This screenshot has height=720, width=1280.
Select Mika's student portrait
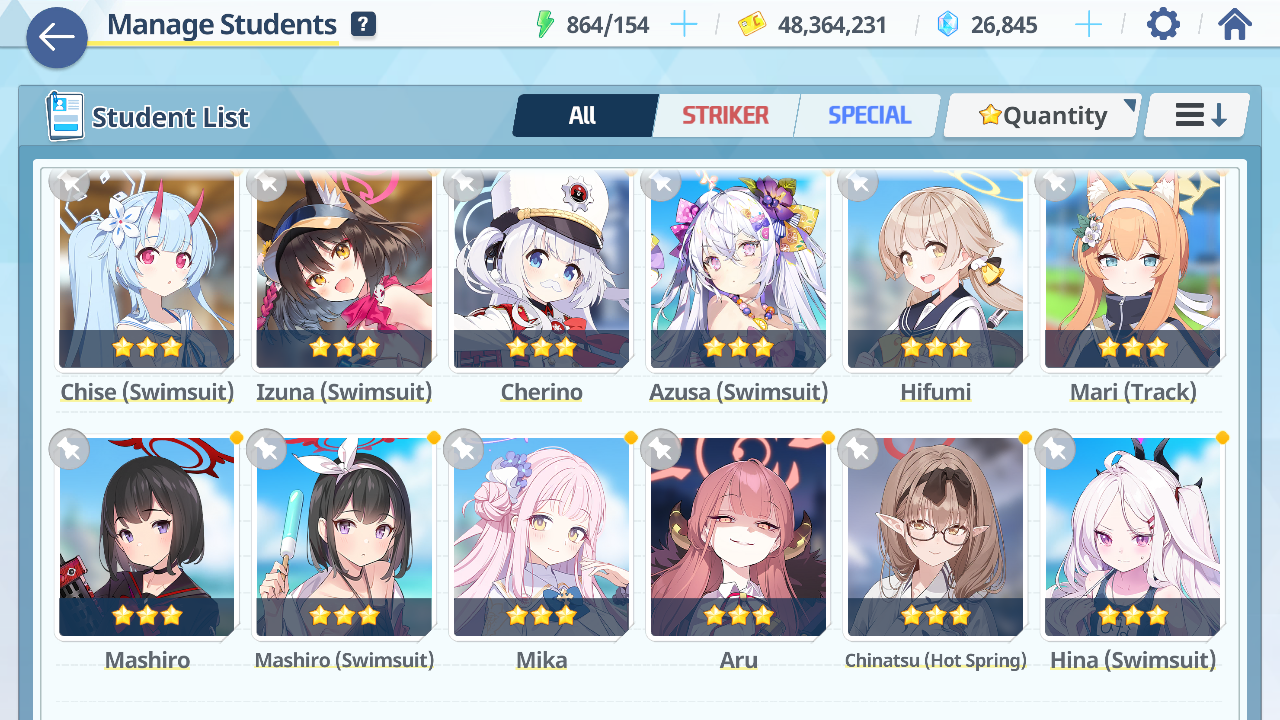[541, 538]
